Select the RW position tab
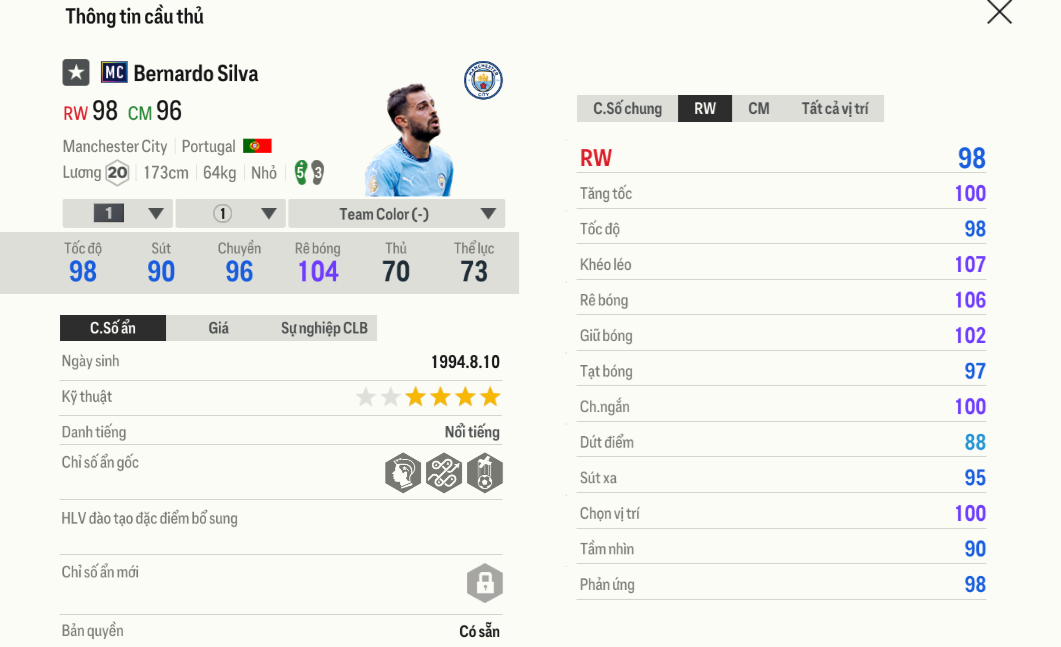This screenshot has height=647, width=1061. (x=705, y=109)
